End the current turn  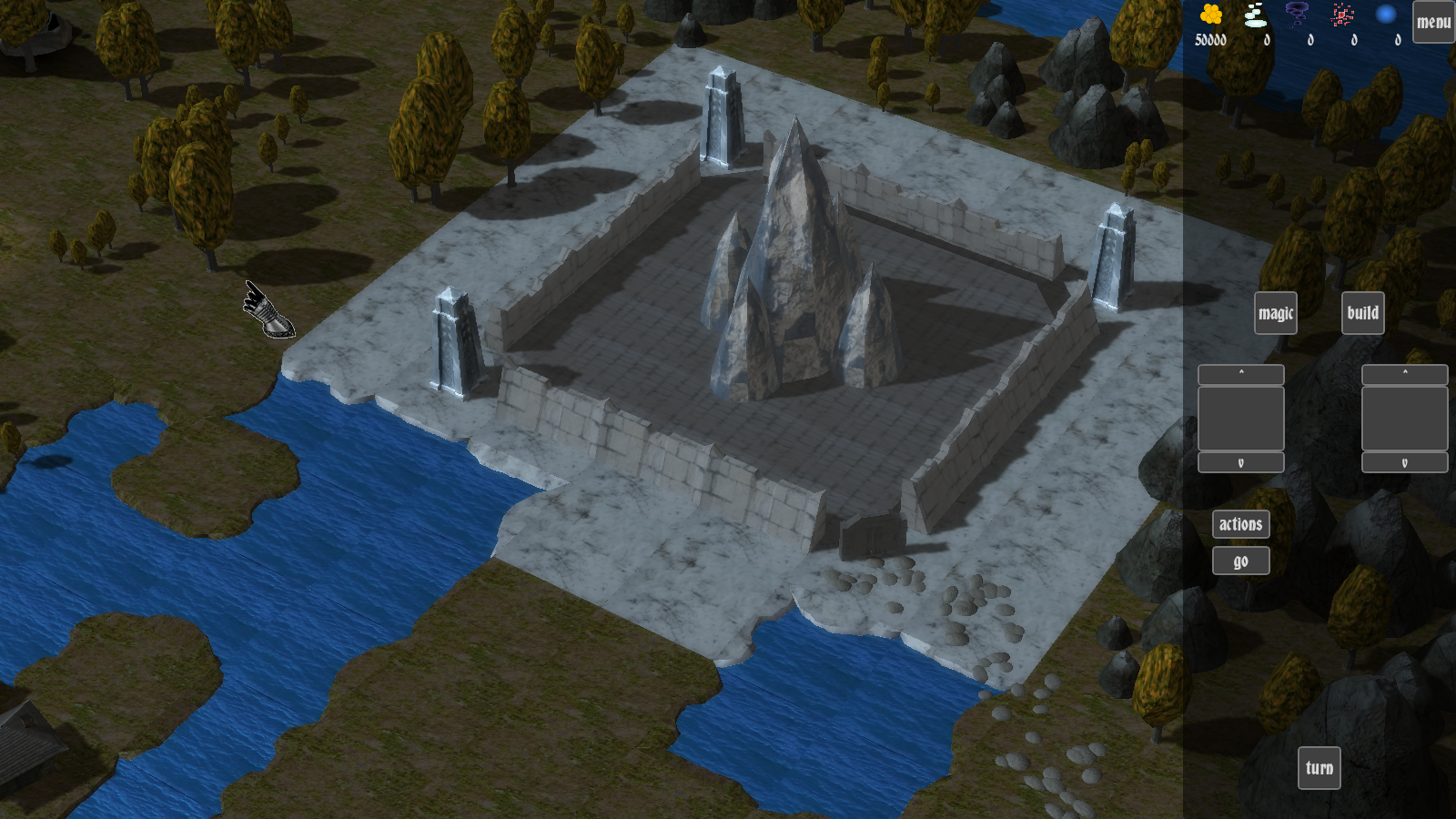click(1319, 768)
